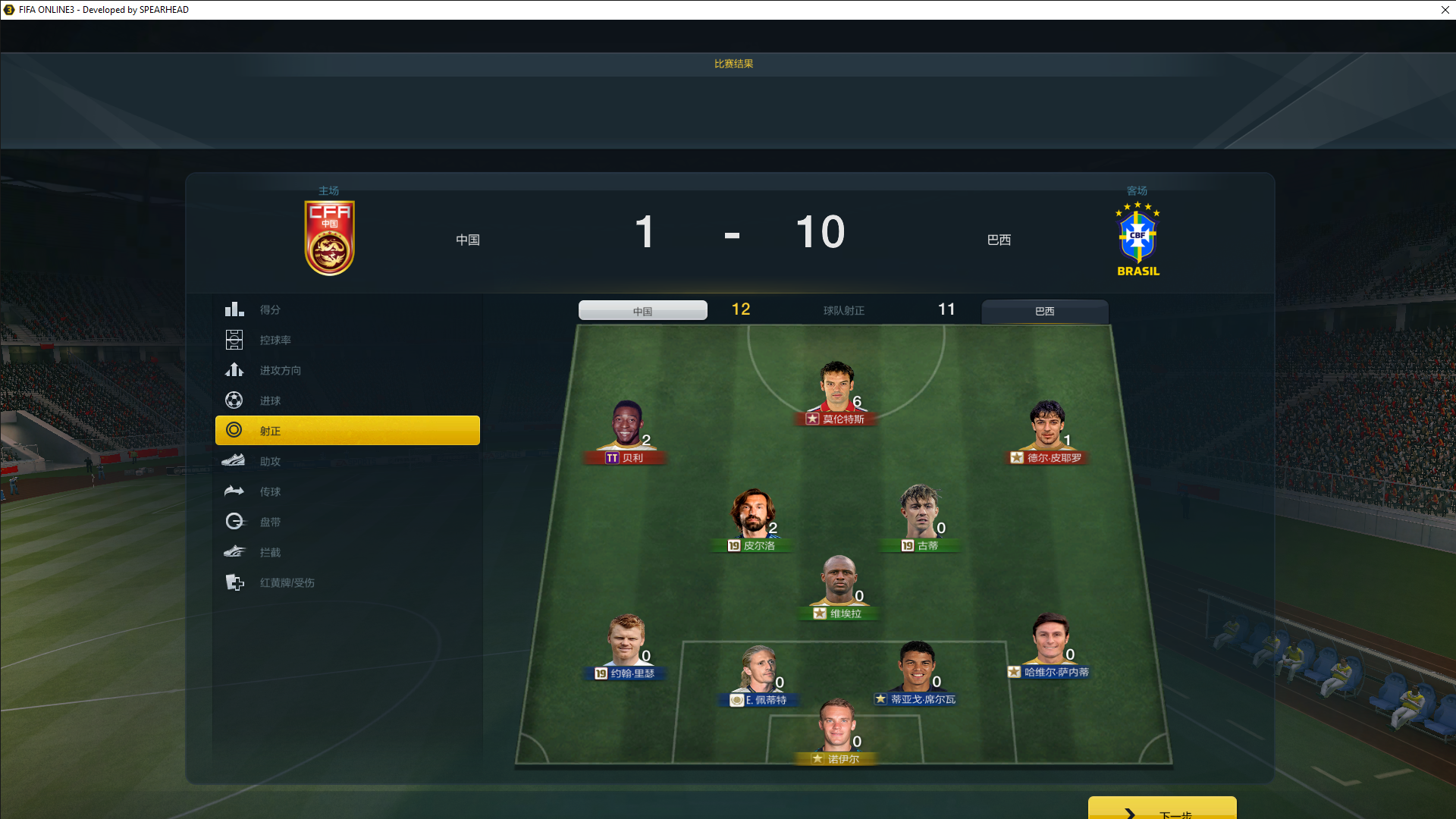Open the 得分 score stats
The height and width of the screenshot is (819, 1456).
click(270, 309)
